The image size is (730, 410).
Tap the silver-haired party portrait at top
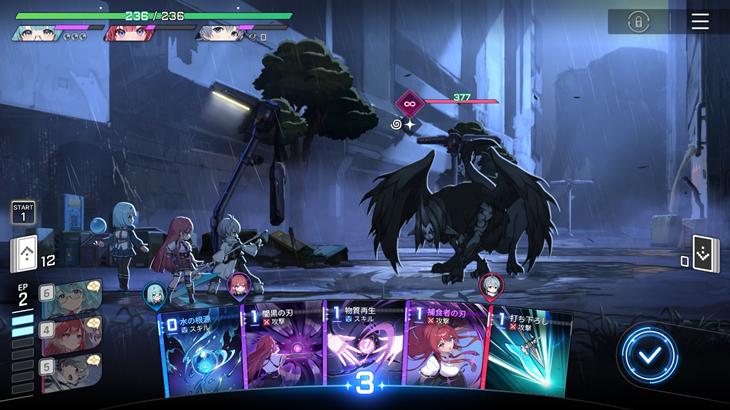tap(221, 33)
